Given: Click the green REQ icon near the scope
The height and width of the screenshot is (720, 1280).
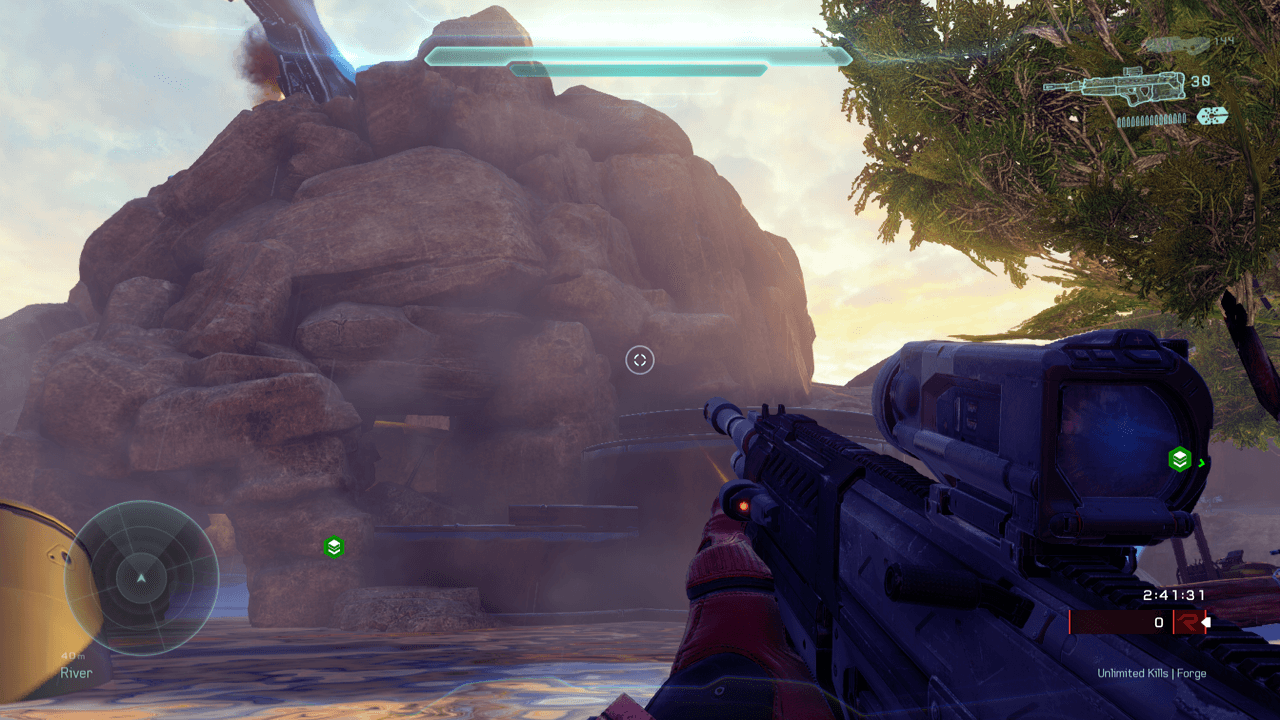Looking at the screenshot, I should coord(1181,460).
